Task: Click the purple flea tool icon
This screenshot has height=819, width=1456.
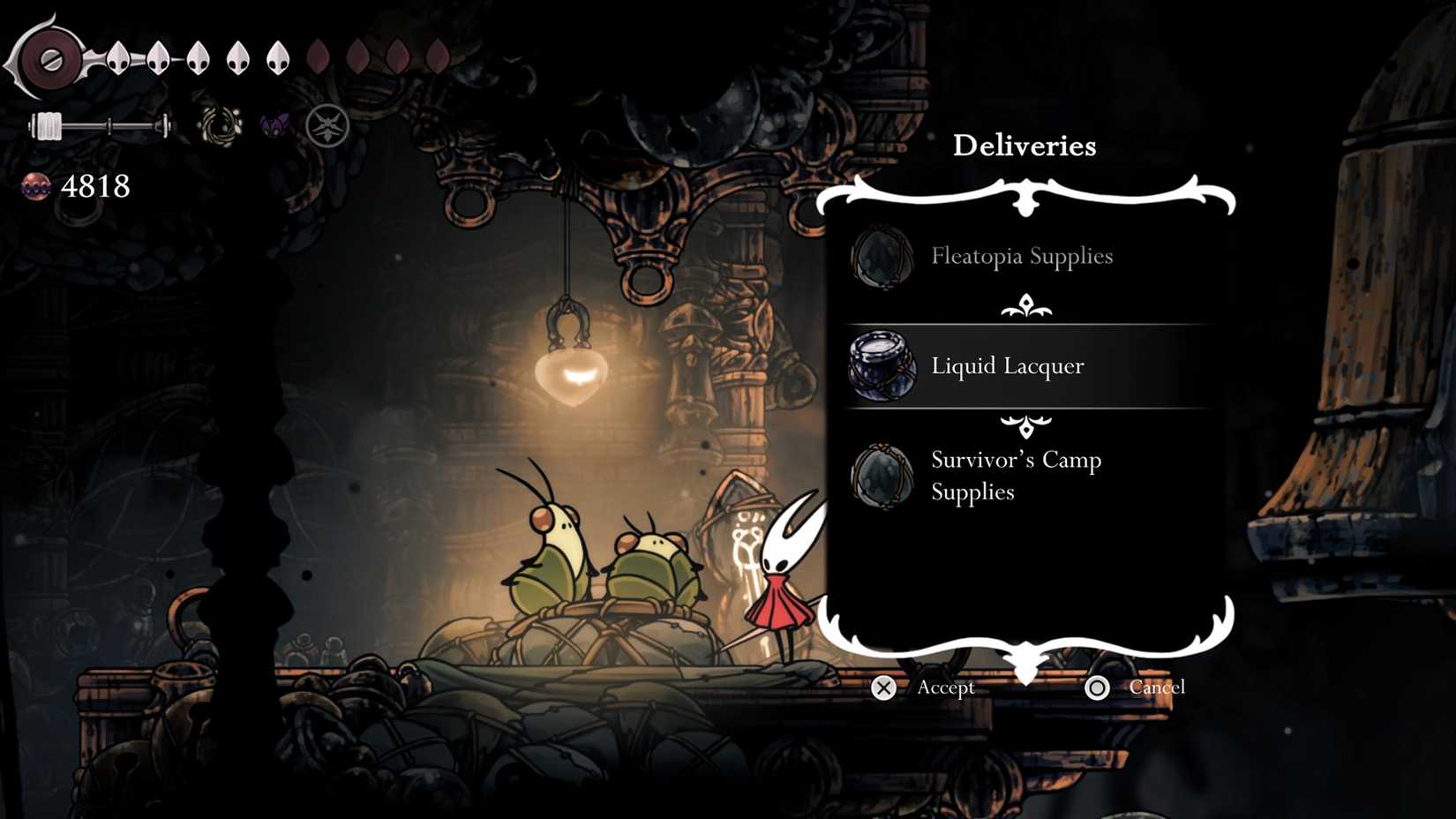Action: click(274, 126)
